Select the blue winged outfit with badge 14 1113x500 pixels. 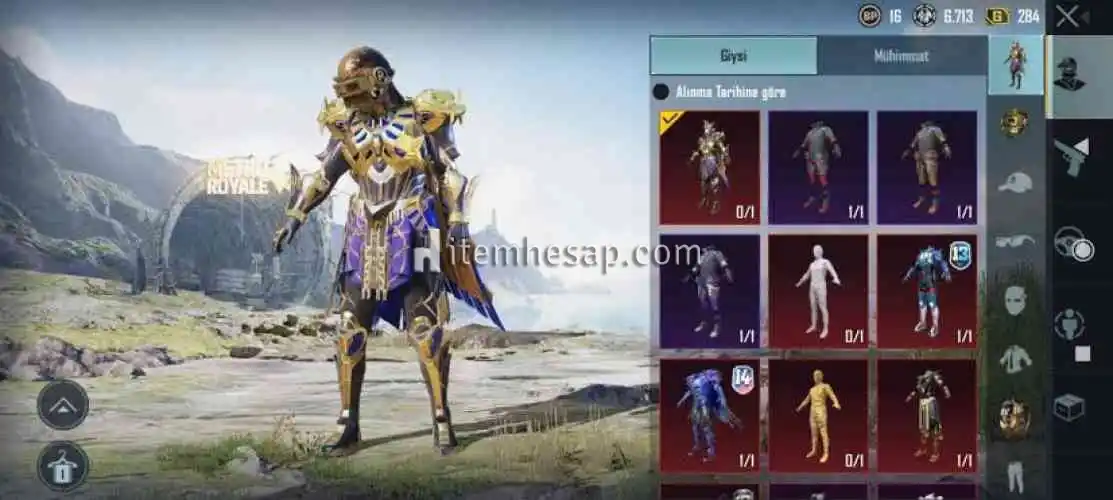tap(709, 415)
